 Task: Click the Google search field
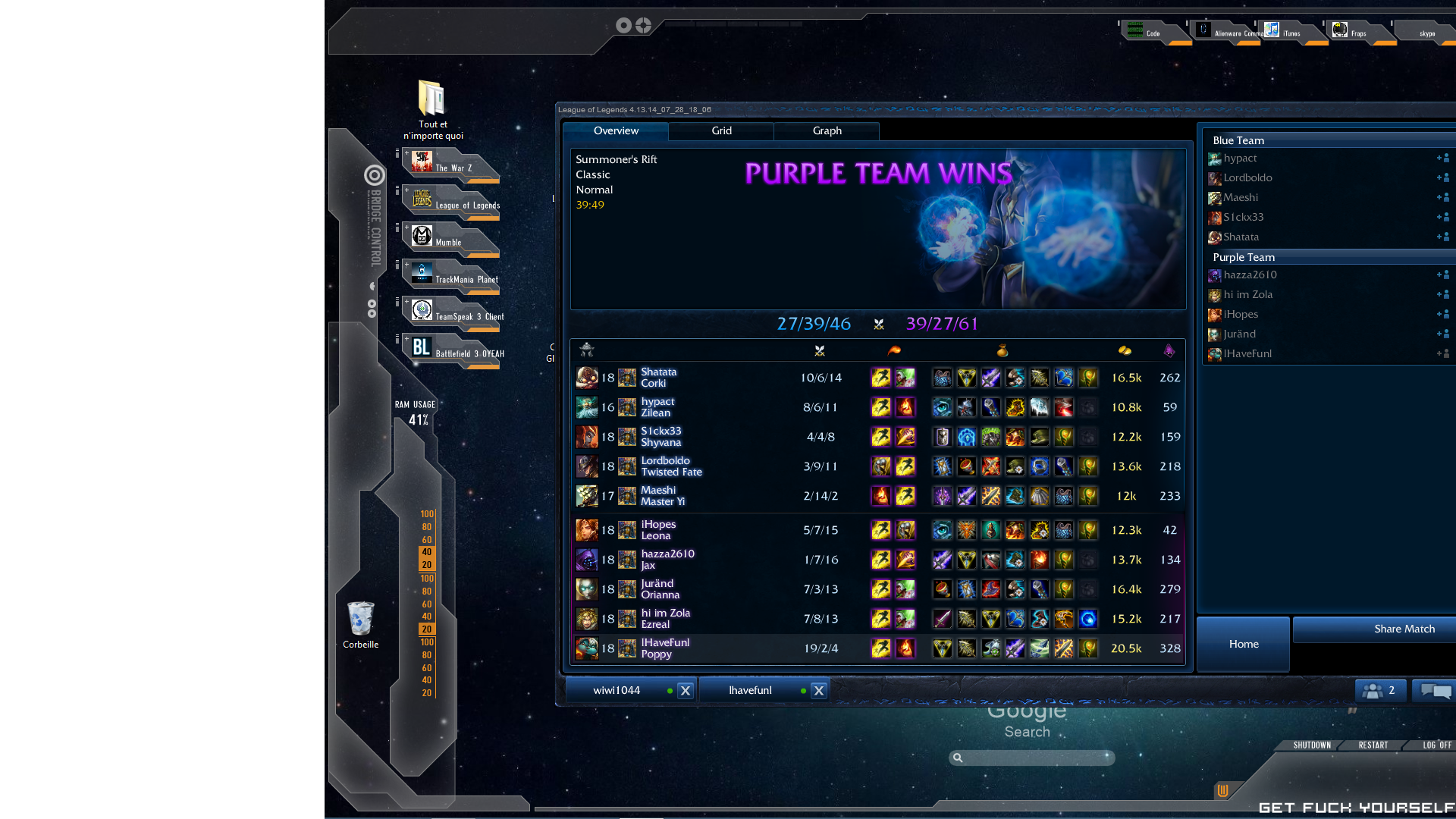pyautogui.click(x=1031, y=758)
